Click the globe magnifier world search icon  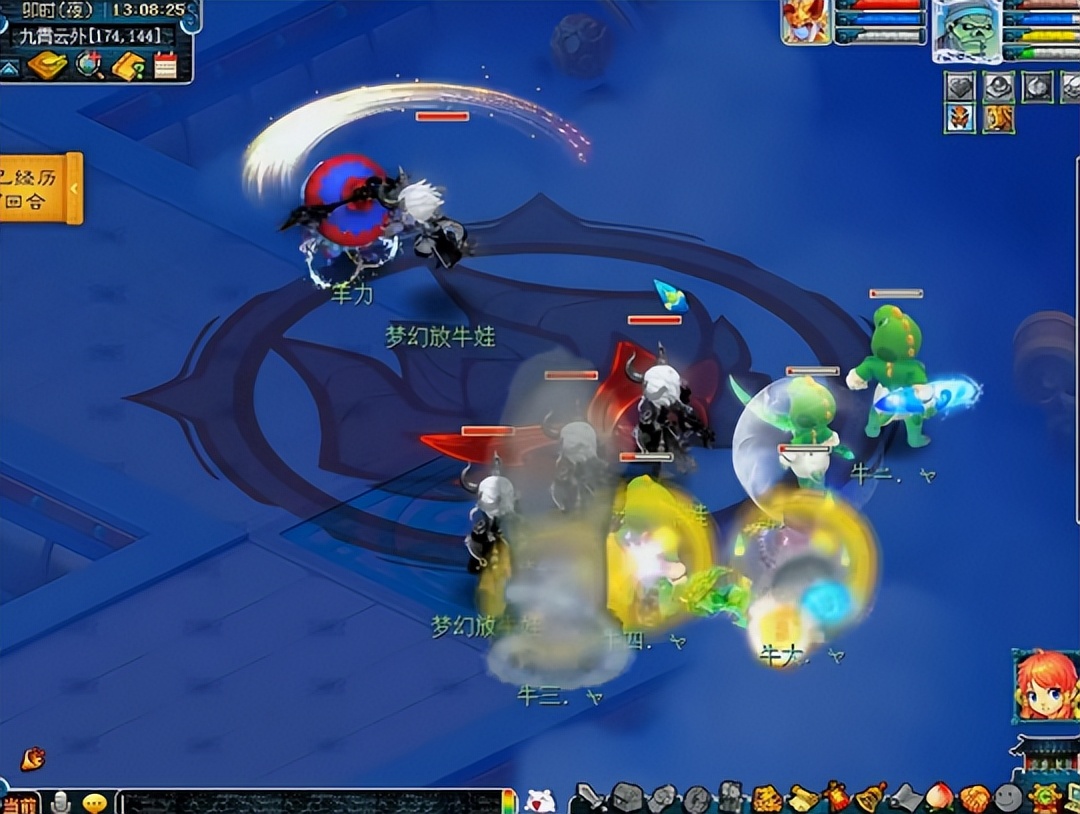point(90,65)
